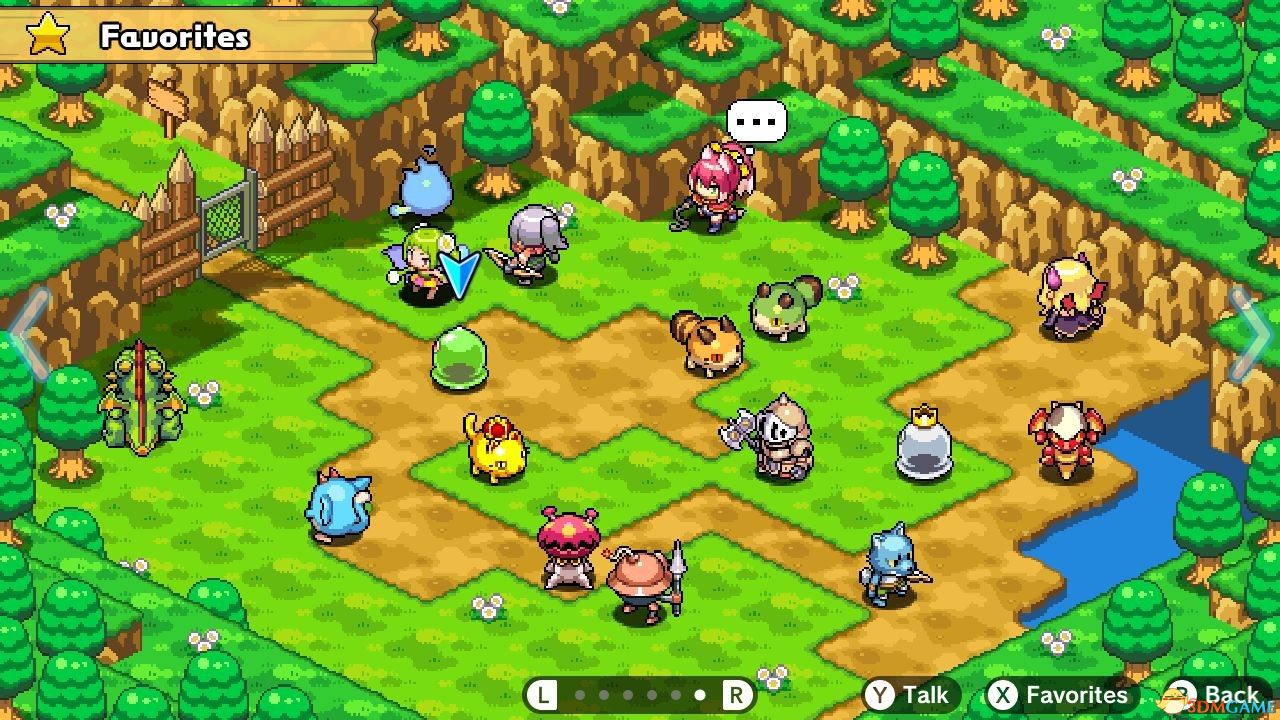The height and width of the screenshot is (720, 1280).
Task: Select the R shoulder button icon
Action: click(739, 693)
